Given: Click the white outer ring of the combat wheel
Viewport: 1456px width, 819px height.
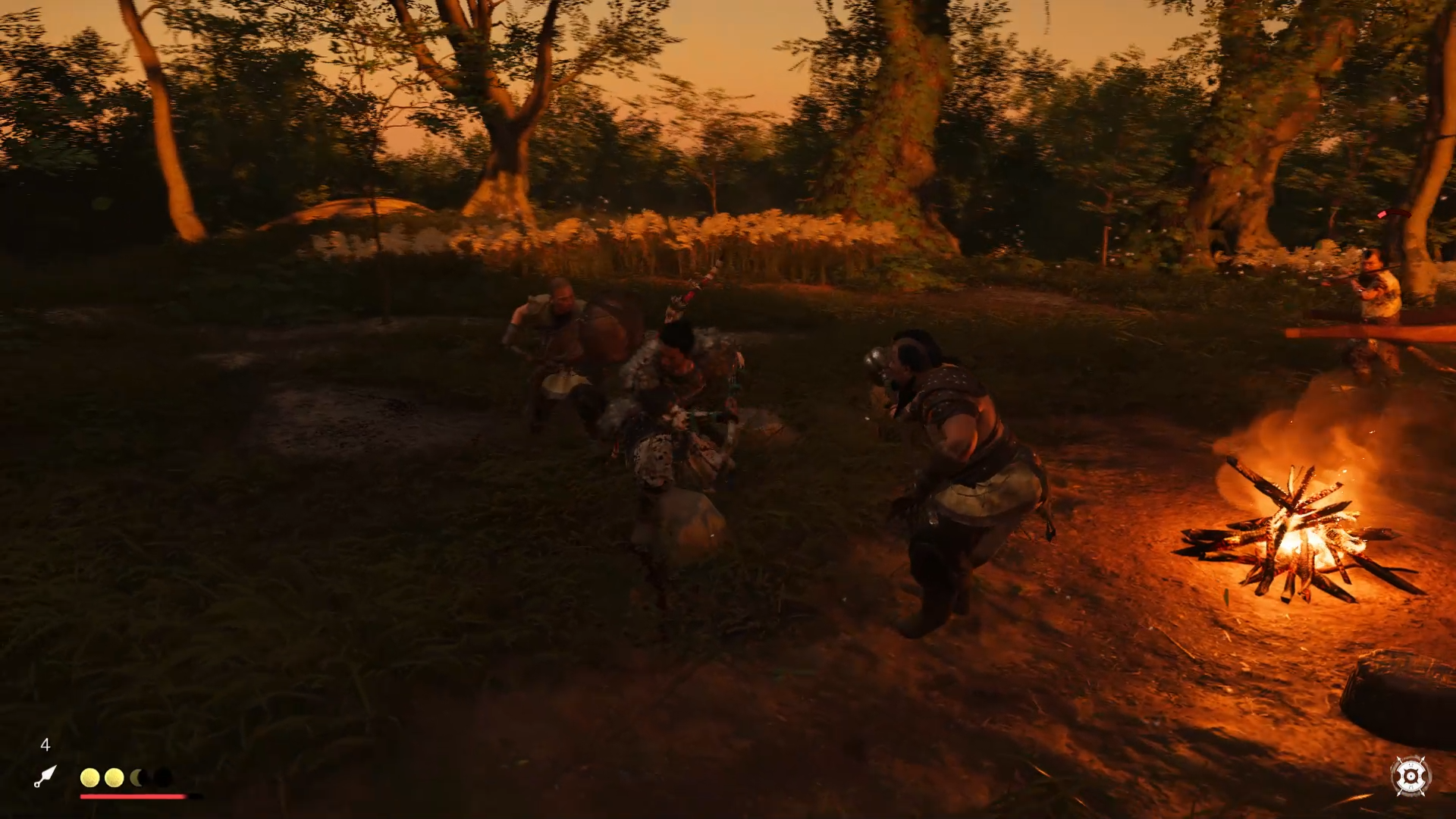Looking at the screenshot, I should pyautogui.click(x=1411, y=764).
